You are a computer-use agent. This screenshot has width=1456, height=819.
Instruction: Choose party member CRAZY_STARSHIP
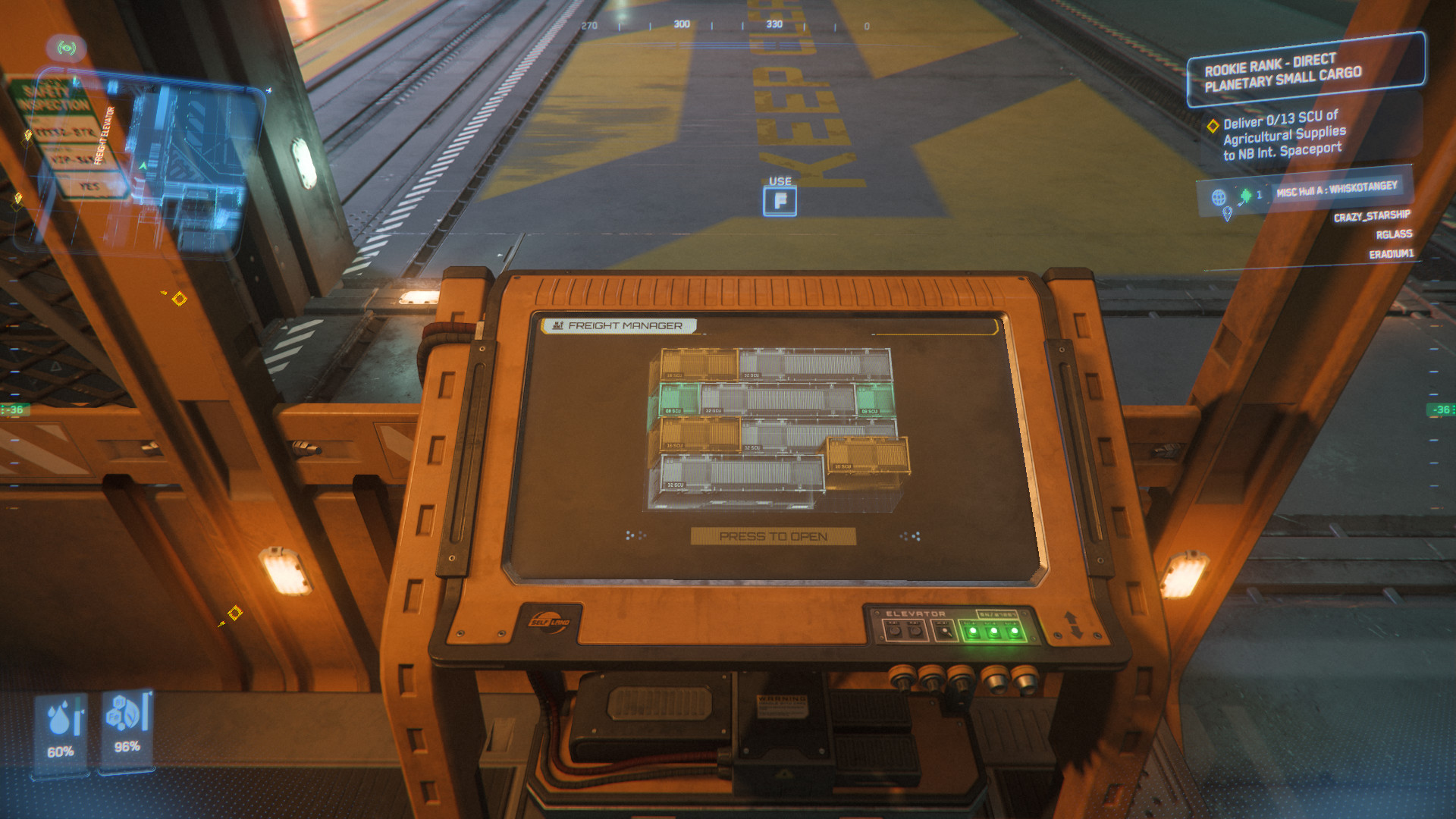point(1372,217)
